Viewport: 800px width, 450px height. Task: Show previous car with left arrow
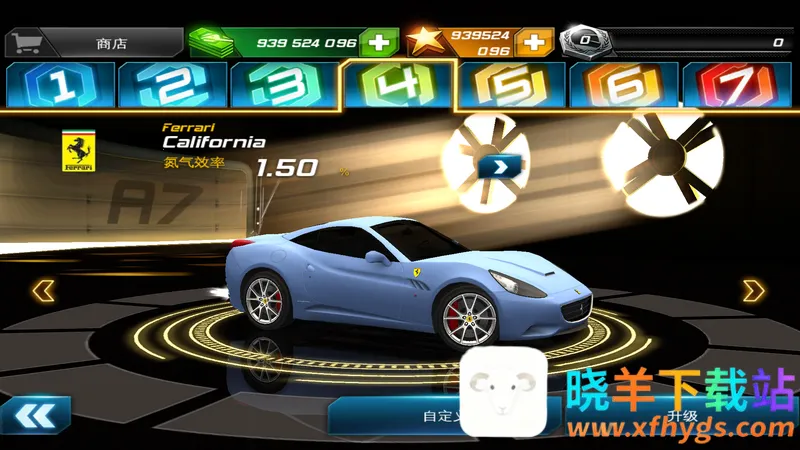pos(43,291)
